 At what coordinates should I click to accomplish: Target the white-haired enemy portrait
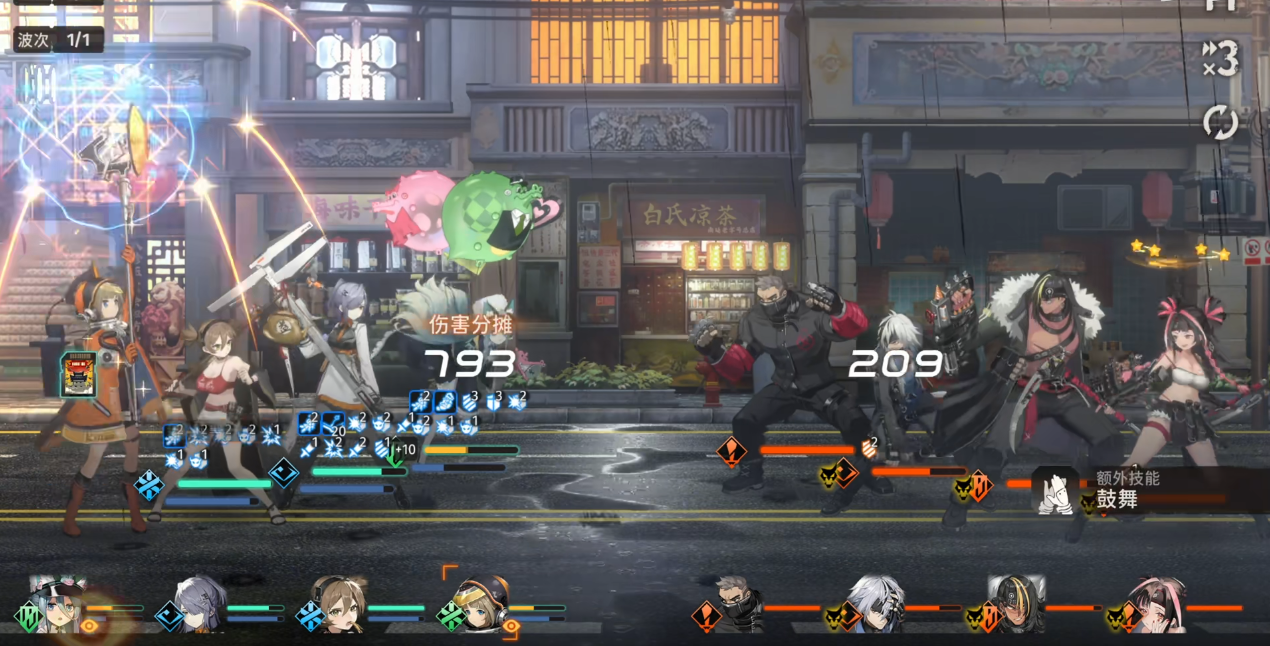[x=877, y=605]
